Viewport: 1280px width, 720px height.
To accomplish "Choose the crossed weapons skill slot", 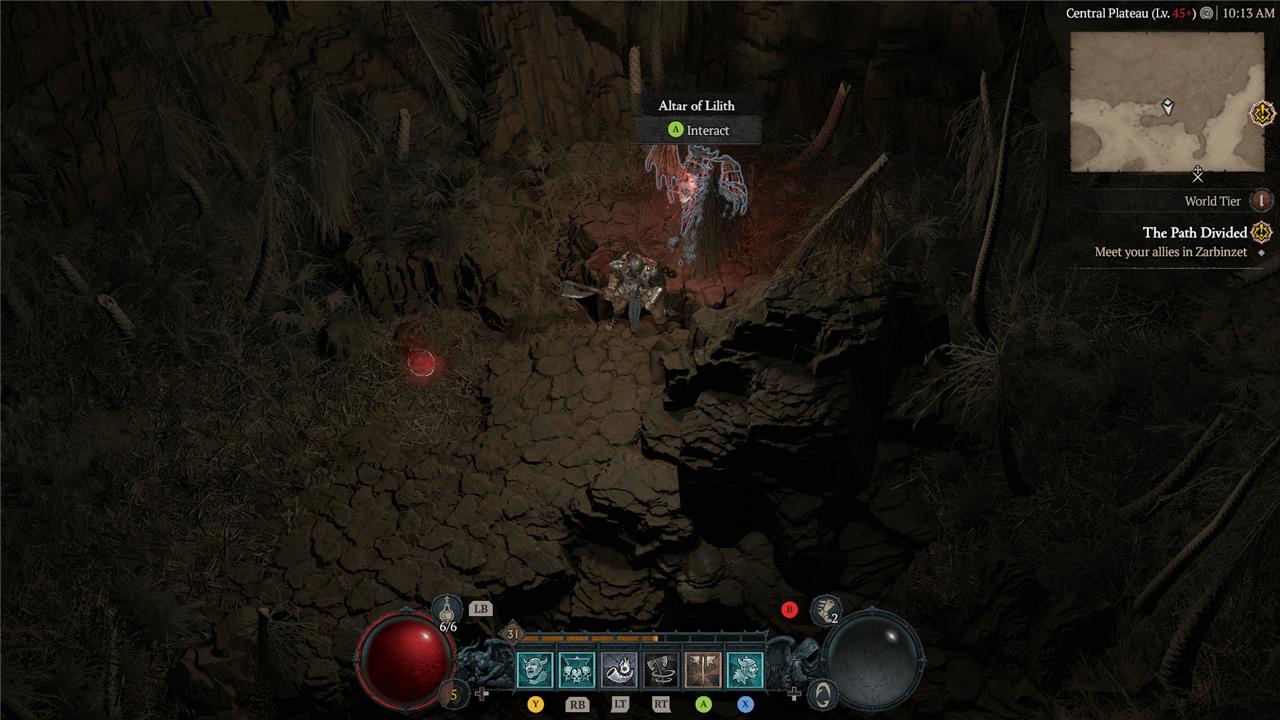I will click(703, 670).
